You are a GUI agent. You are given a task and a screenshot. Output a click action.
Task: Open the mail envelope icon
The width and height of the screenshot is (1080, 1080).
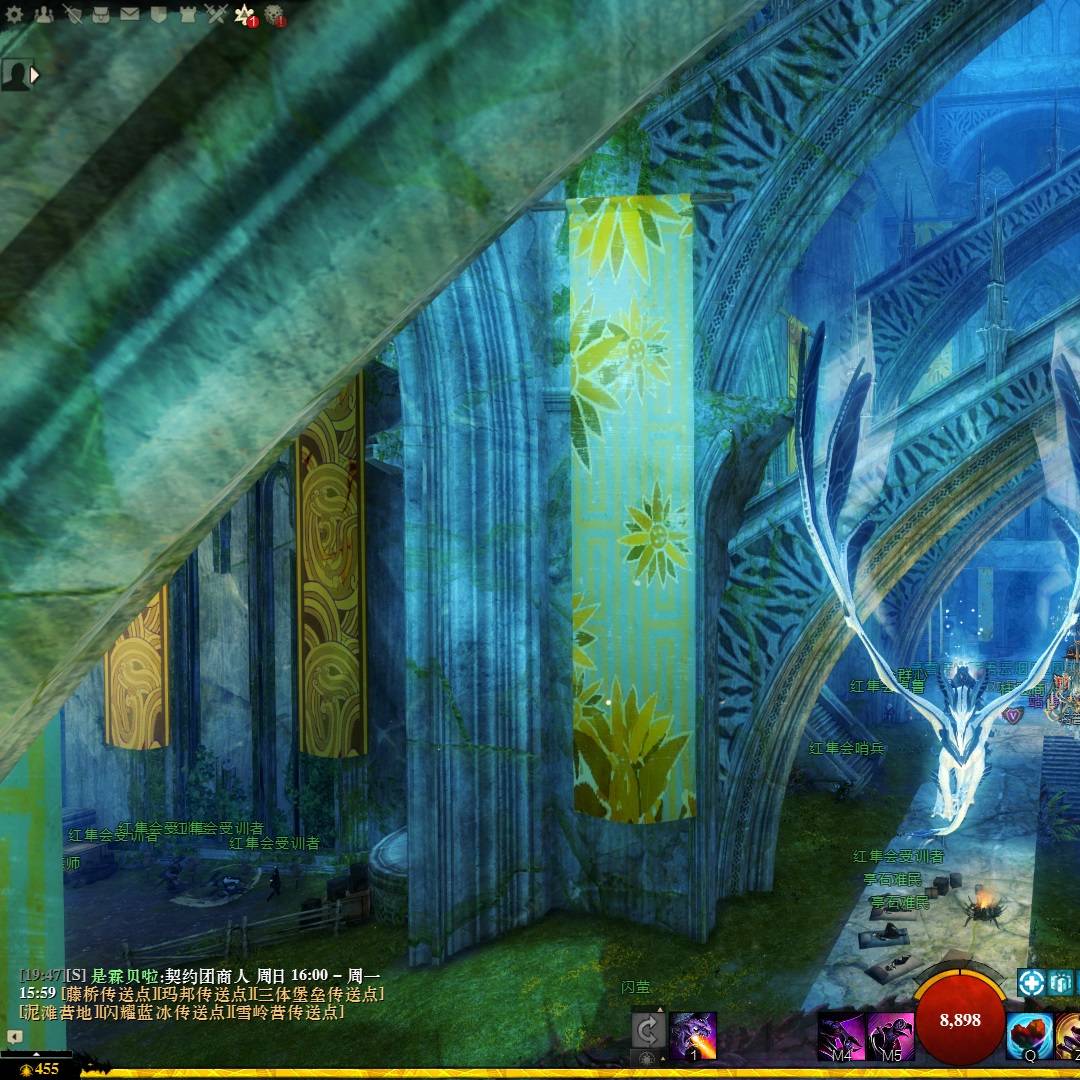(130, 14)
